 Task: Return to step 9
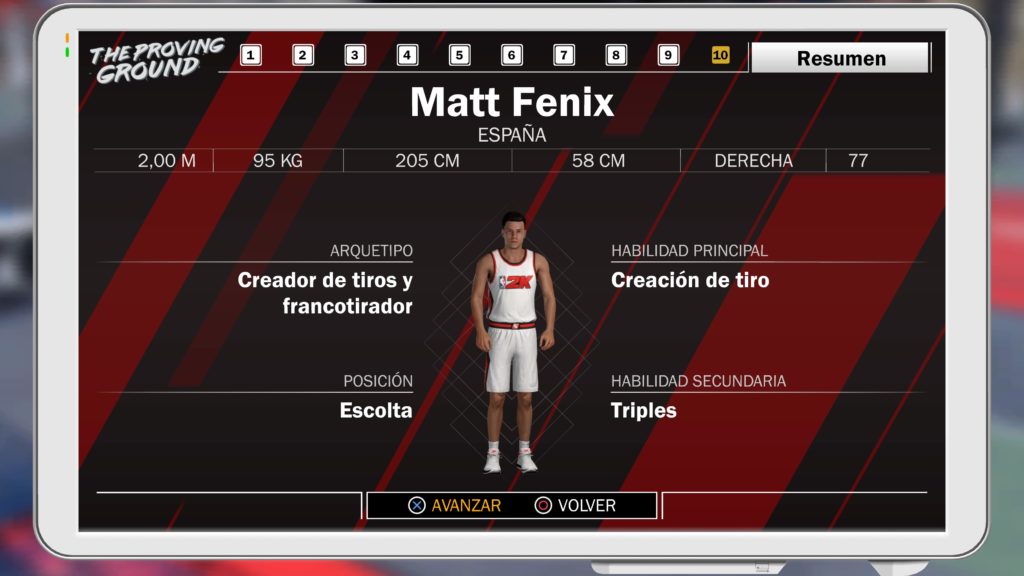tap(668, 56)
